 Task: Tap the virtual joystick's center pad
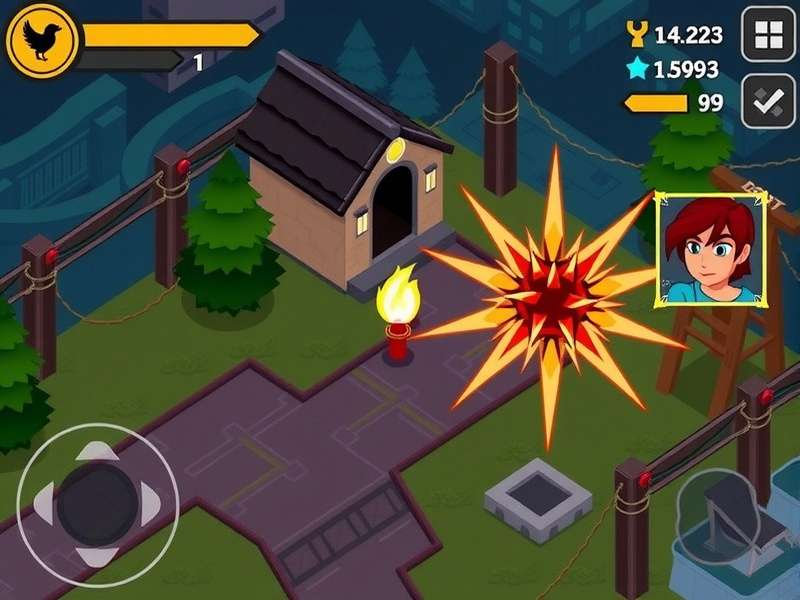pos(97,504)
